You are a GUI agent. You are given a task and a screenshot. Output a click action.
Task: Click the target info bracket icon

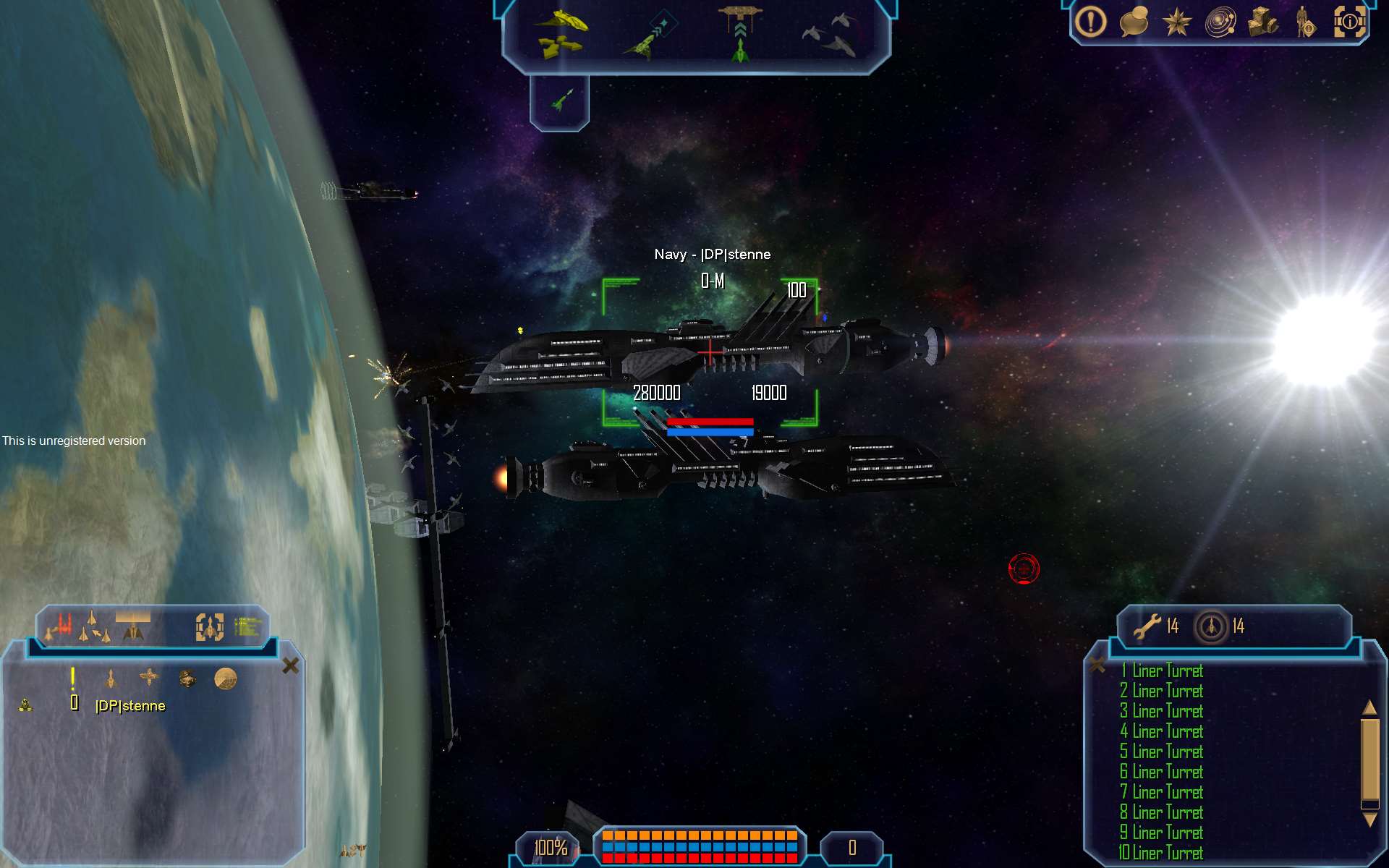pyautogui.click(x=1349, y=22)
